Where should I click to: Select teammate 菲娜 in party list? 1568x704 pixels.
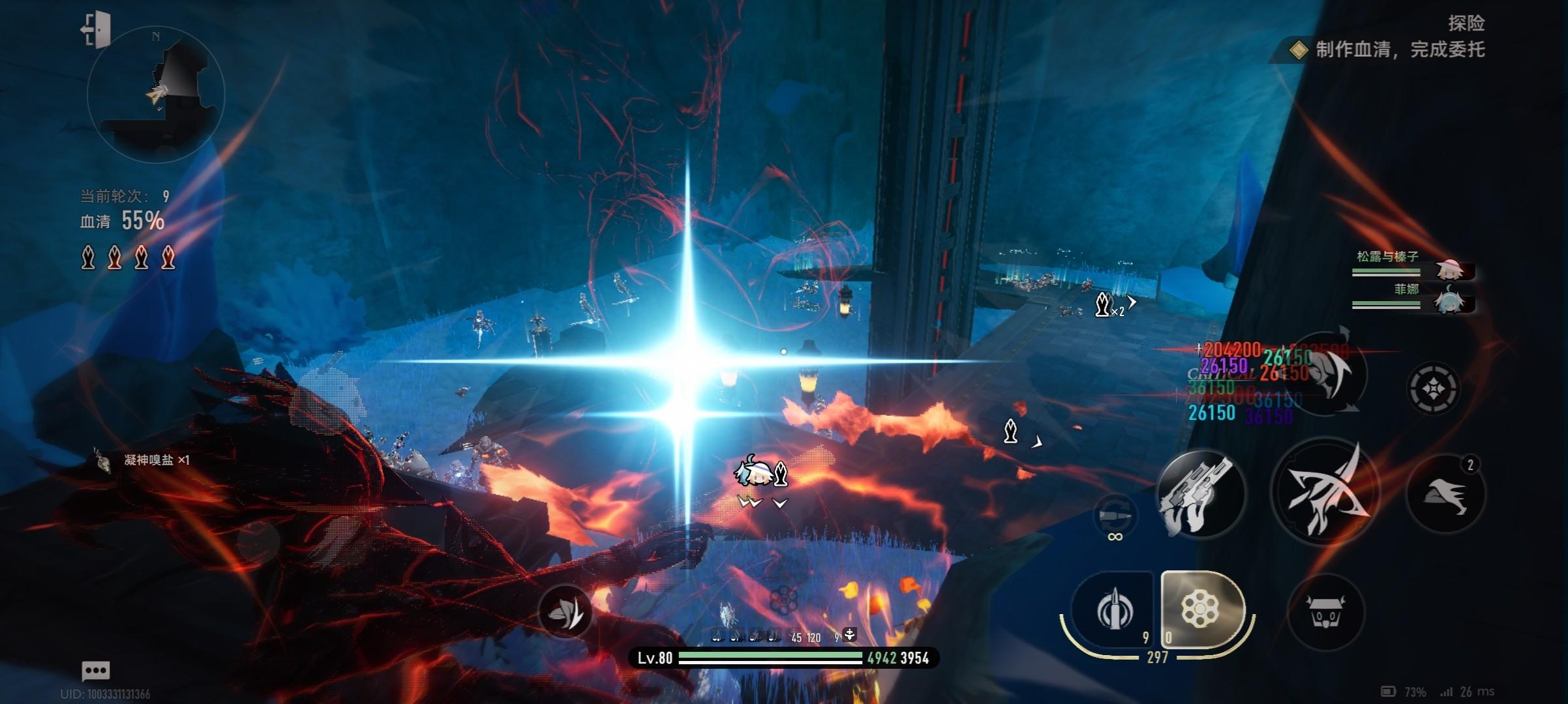pyautogui.click(x=1412, y=297)
